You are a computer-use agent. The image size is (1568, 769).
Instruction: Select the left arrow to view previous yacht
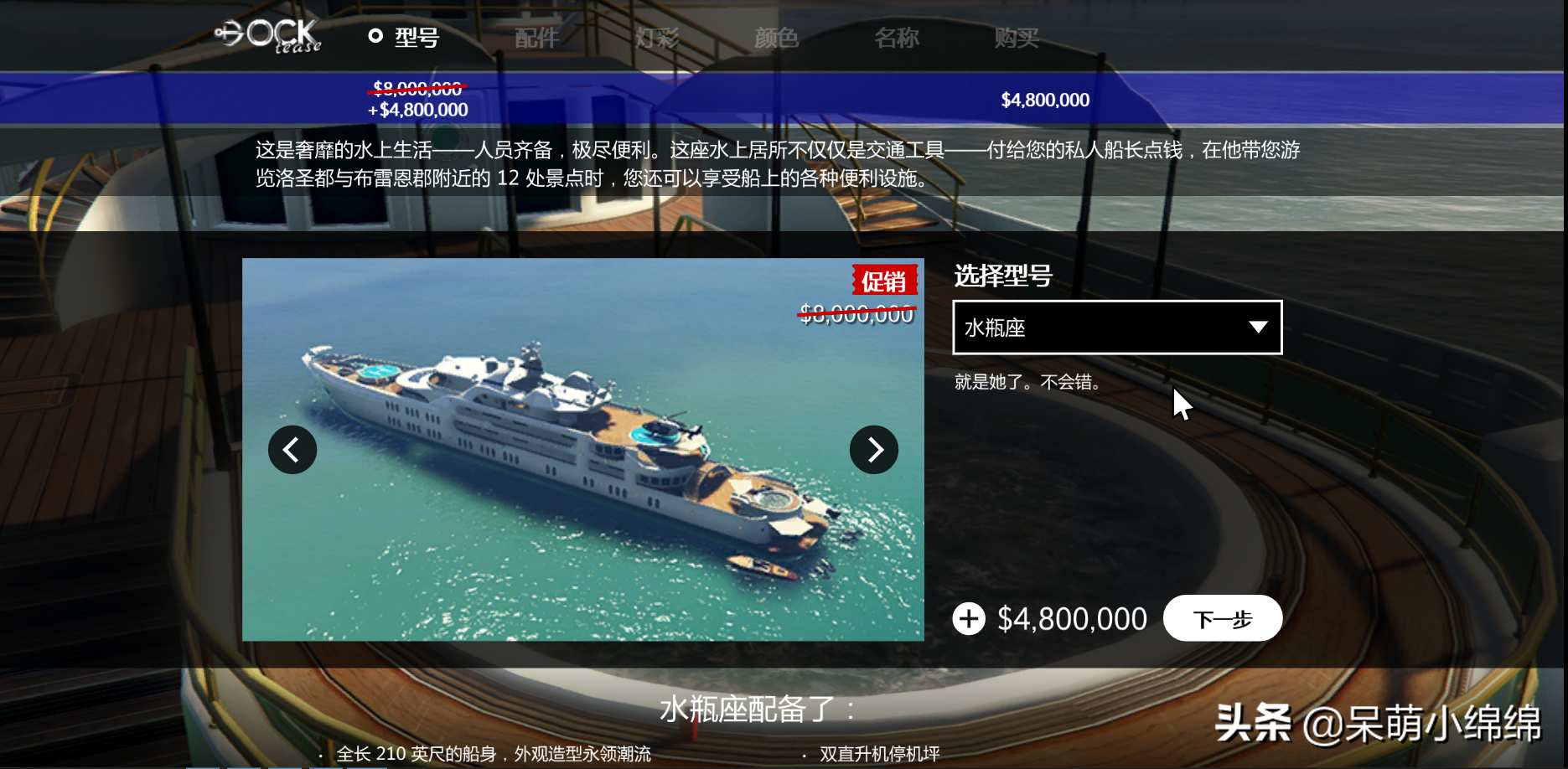click(x=292, y=450)
